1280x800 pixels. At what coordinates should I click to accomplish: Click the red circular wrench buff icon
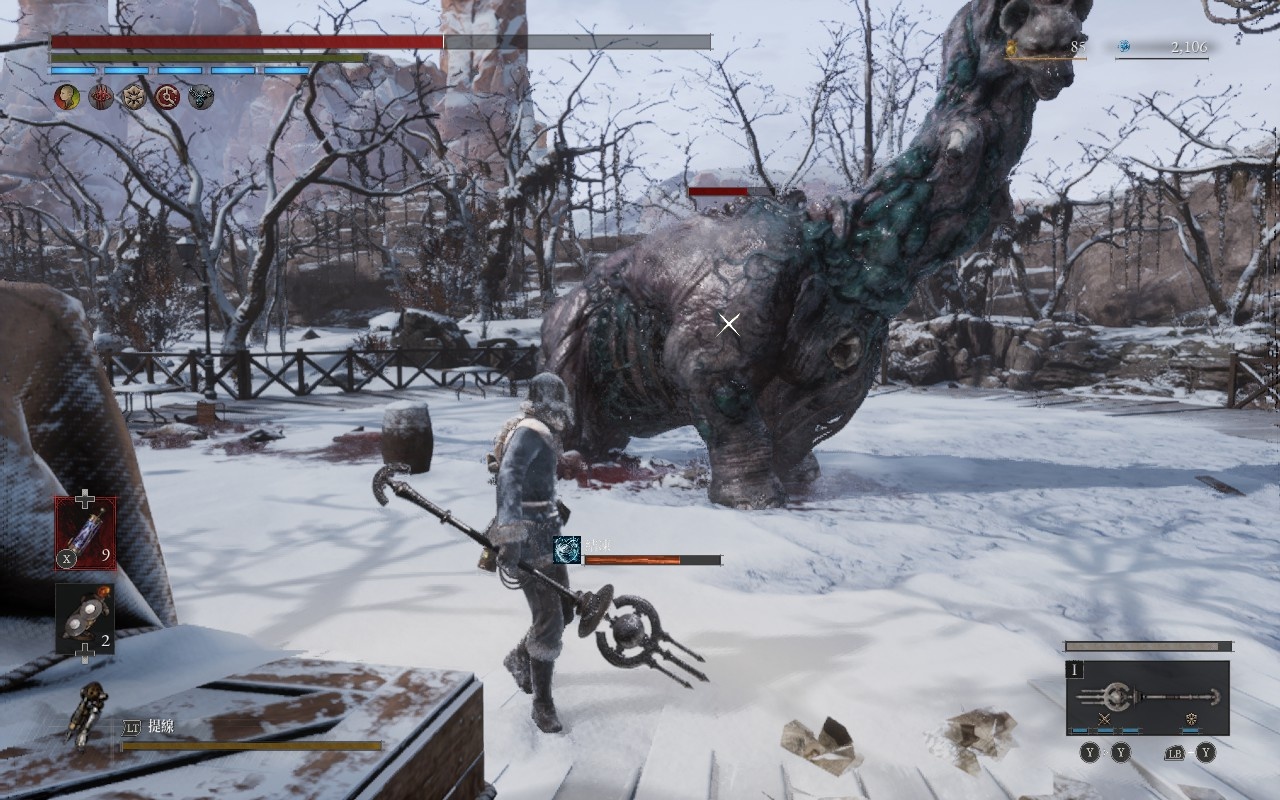pos(167,97)
